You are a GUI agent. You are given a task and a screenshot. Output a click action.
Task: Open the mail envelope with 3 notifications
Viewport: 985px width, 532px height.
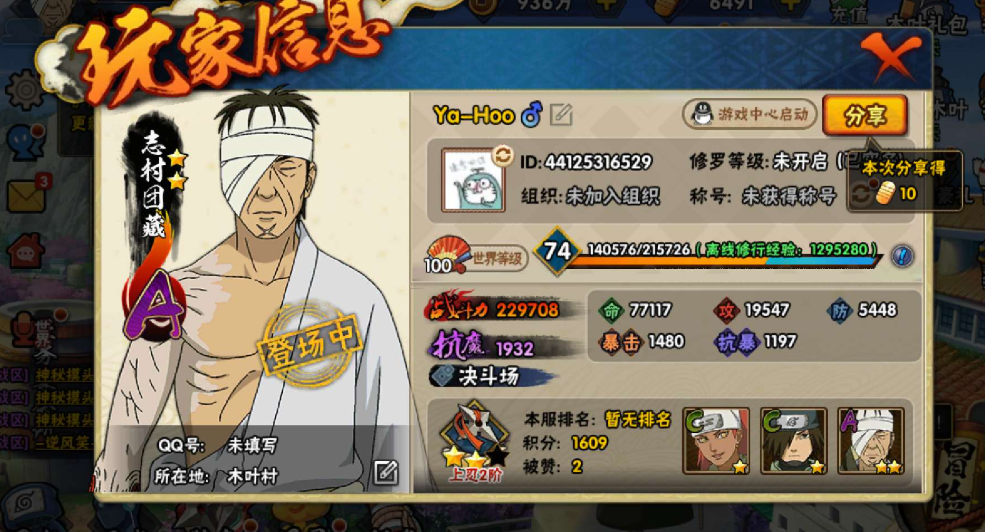coord(24,195)
